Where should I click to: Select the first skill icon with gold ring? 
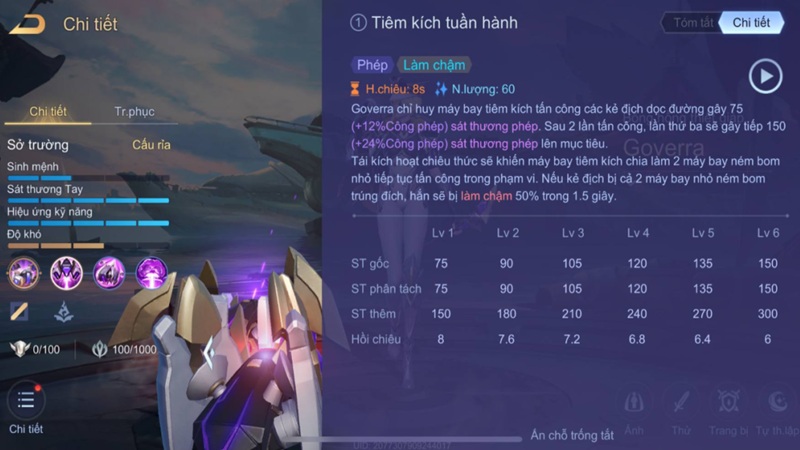(x=24, y=271)
